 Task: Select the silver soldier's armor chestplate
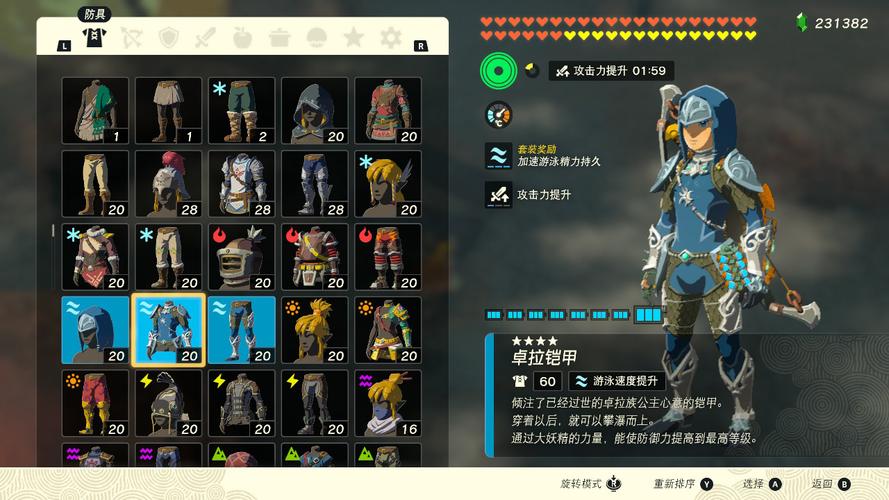coord(242,183)
